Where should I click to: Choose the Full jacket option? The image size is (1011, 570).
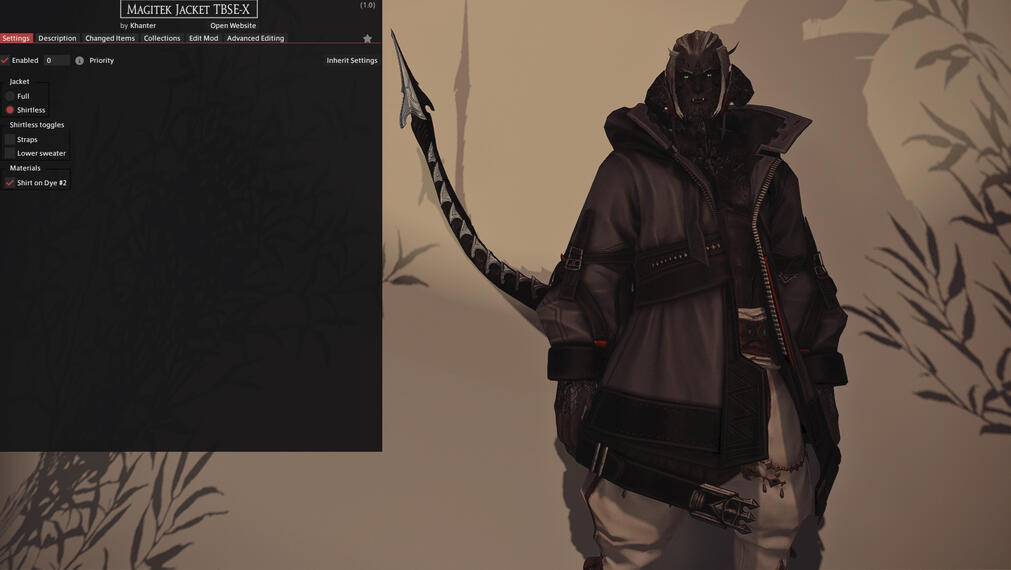(x=10, y=96)
